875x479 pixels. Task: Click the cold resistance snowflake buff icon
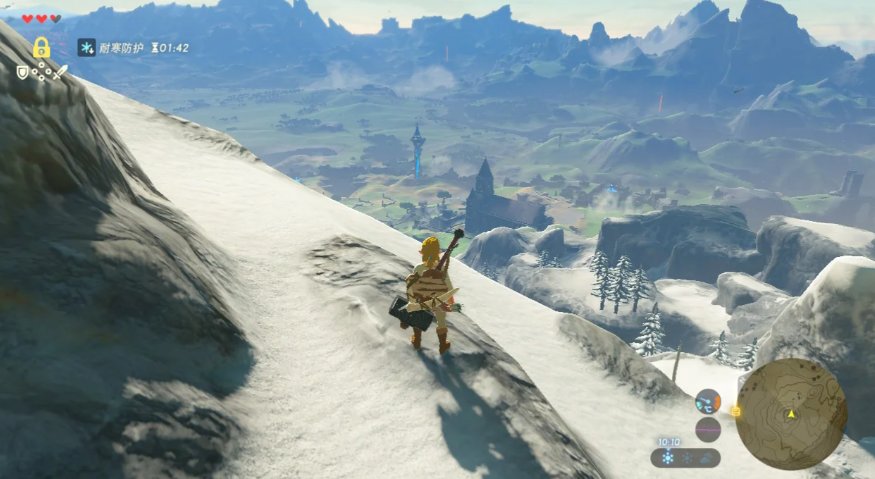click(88, 47)
